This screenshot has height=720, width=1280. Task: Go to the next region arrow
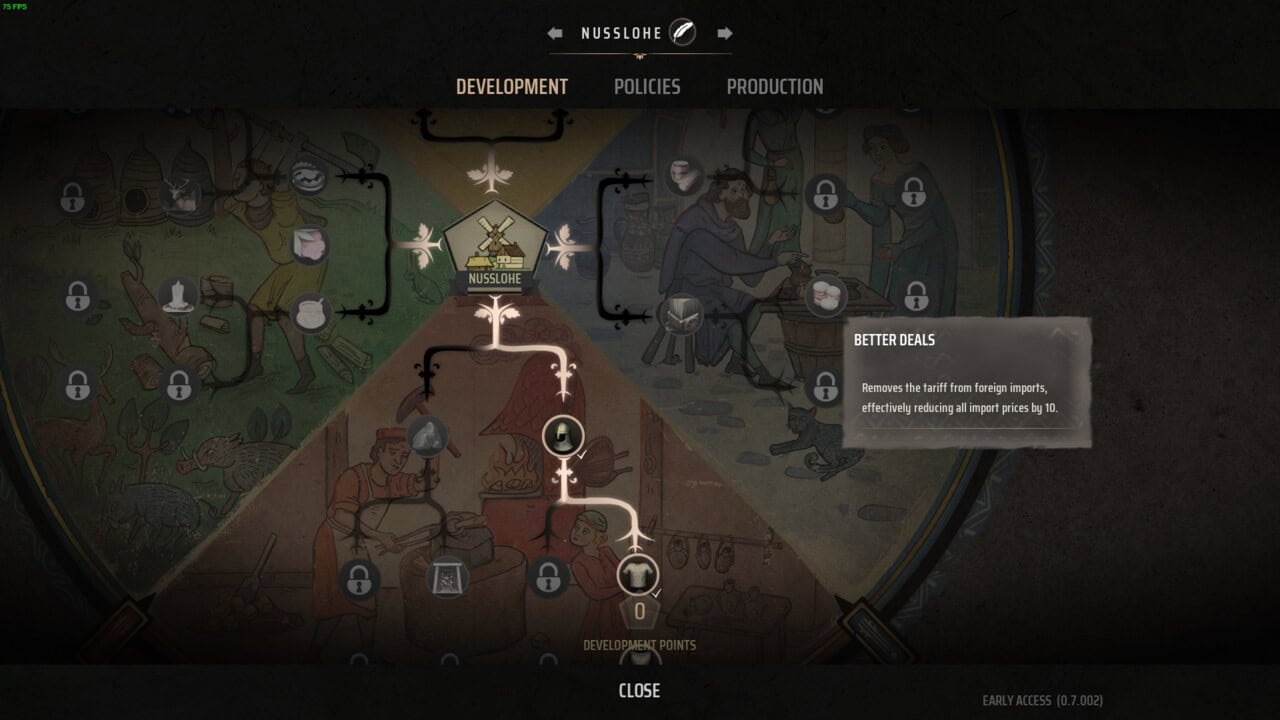click(x=725, y=33)
